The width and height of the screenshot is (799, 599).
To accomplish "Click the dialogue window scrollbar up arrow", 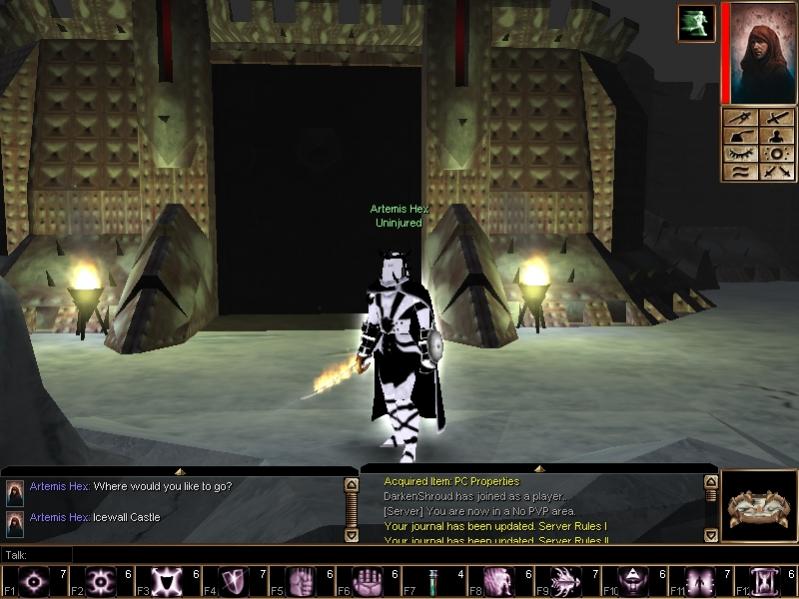I will pos(351,484).
